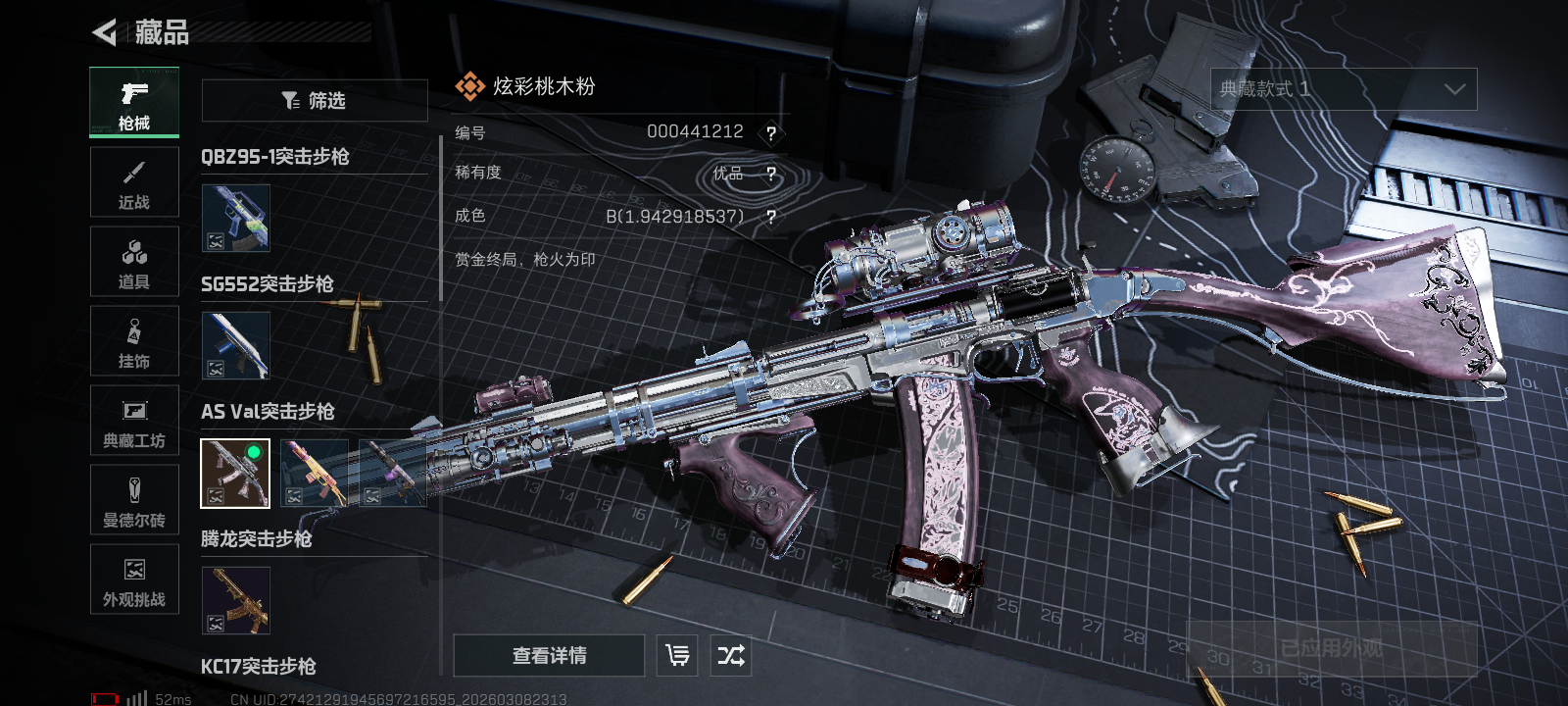Viewport: 1568px width, 706px height.
Task: Open the 典藏款式 1 style dropdown
Action: 1344,89
